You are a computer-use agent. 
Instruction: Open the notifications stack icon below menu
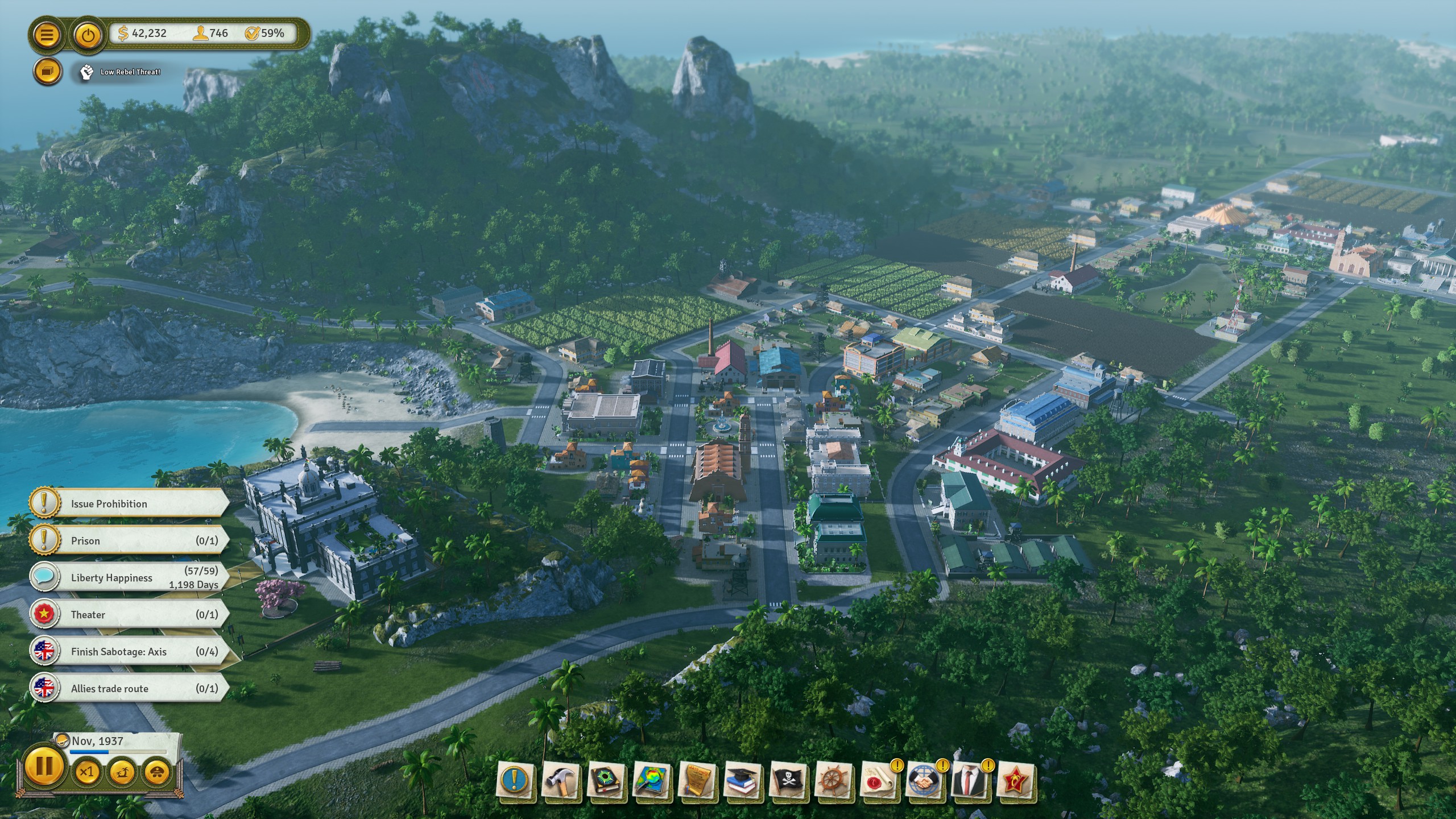click(x=48, y=72)
